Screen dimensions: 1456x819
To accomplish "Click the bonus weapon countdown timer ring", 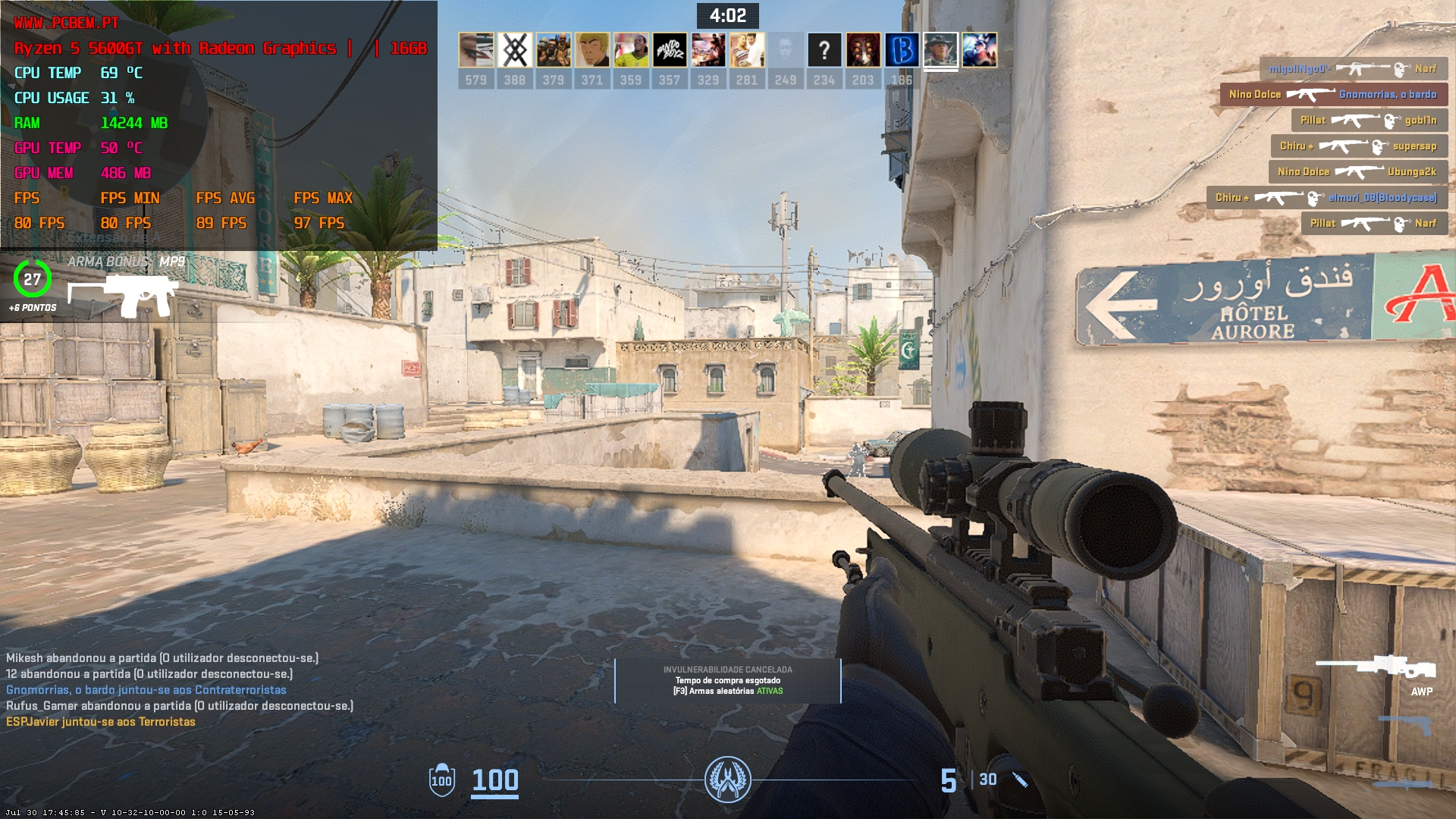I will [32, 279].
